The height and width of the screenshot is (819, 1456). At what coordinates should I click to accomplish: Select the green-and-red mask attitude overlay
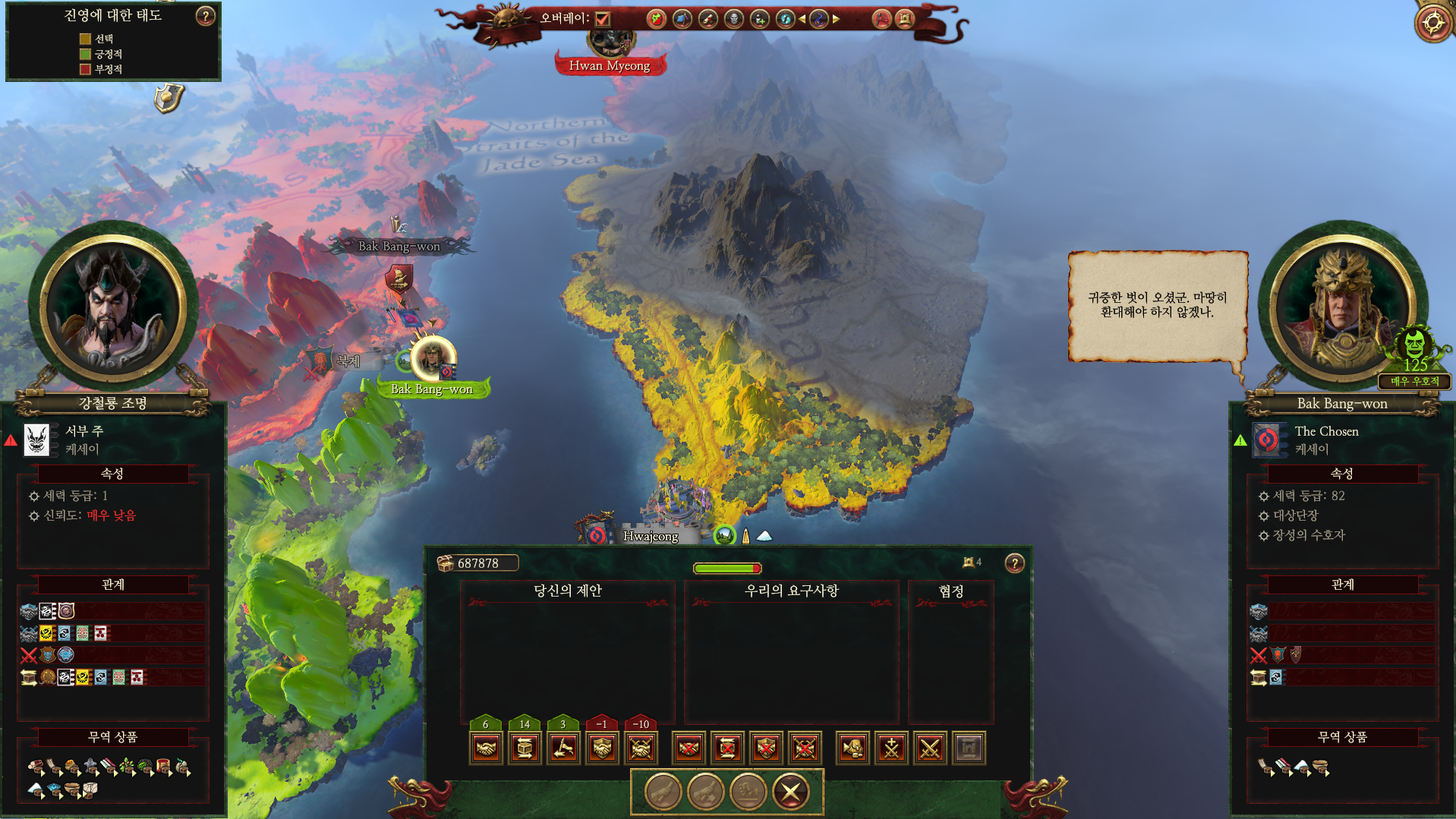pos(657,19)
